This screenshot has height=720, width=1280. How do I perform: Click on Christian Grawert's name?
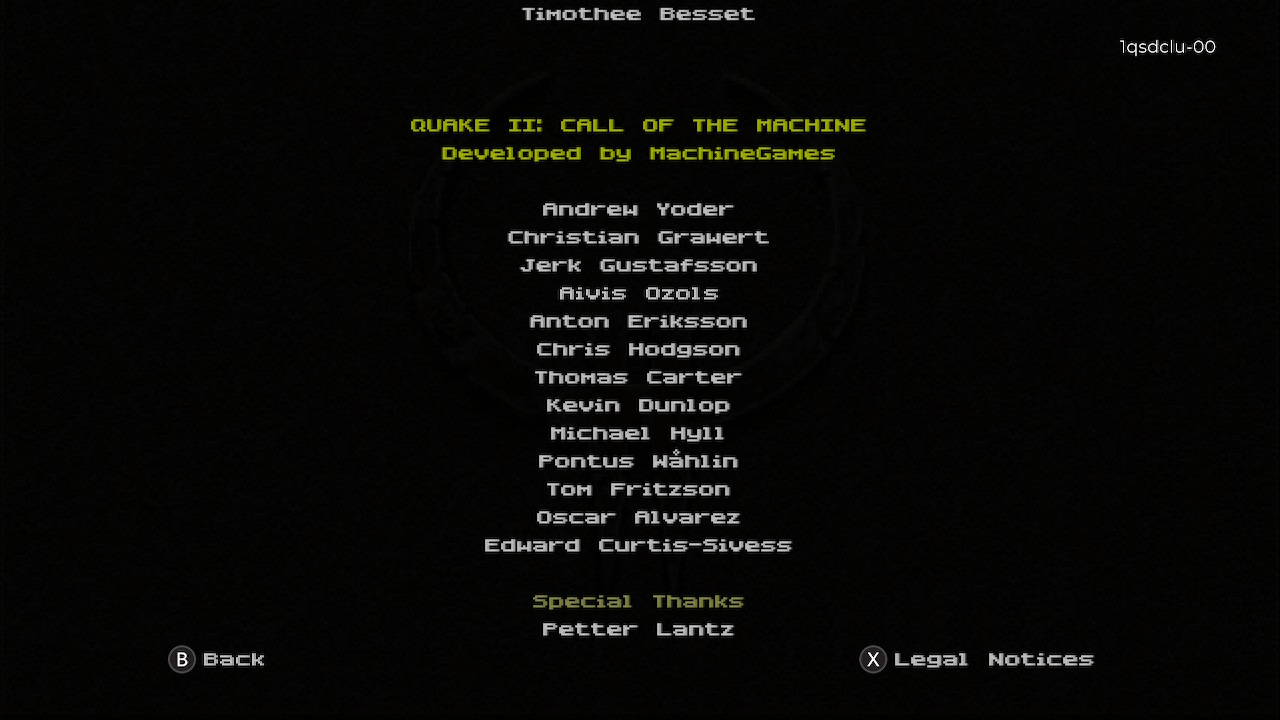(x=638, y=237)
